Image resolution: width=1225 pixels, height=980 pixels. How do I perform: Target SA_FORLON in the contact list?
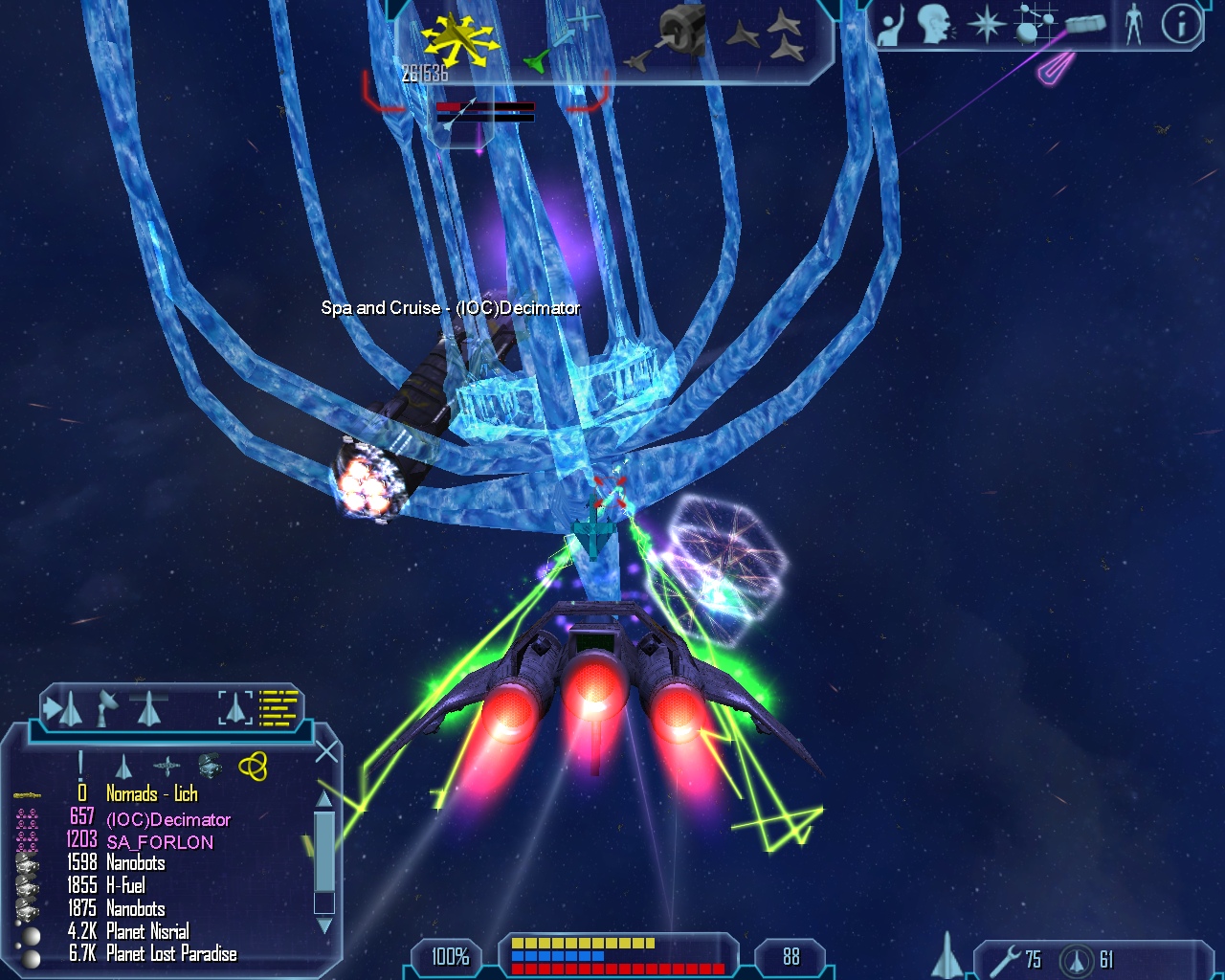pyautogui.click(x=159, y=842)
